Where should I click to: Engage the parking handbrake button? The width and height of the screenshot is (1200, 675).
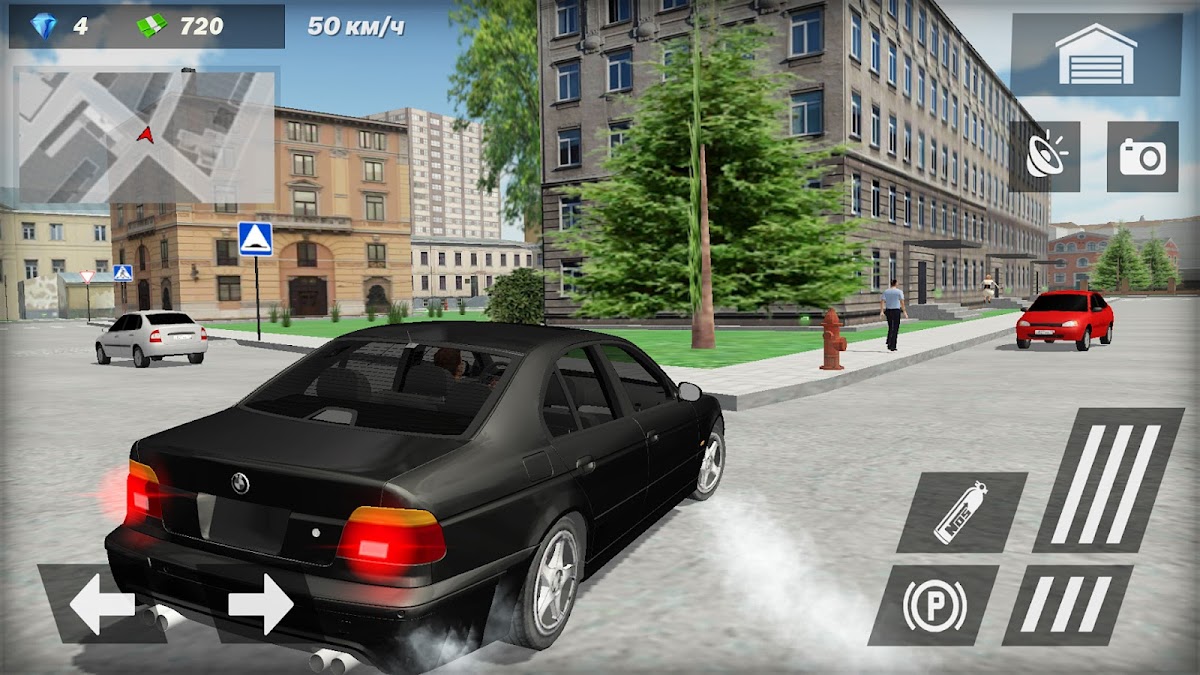933,605
